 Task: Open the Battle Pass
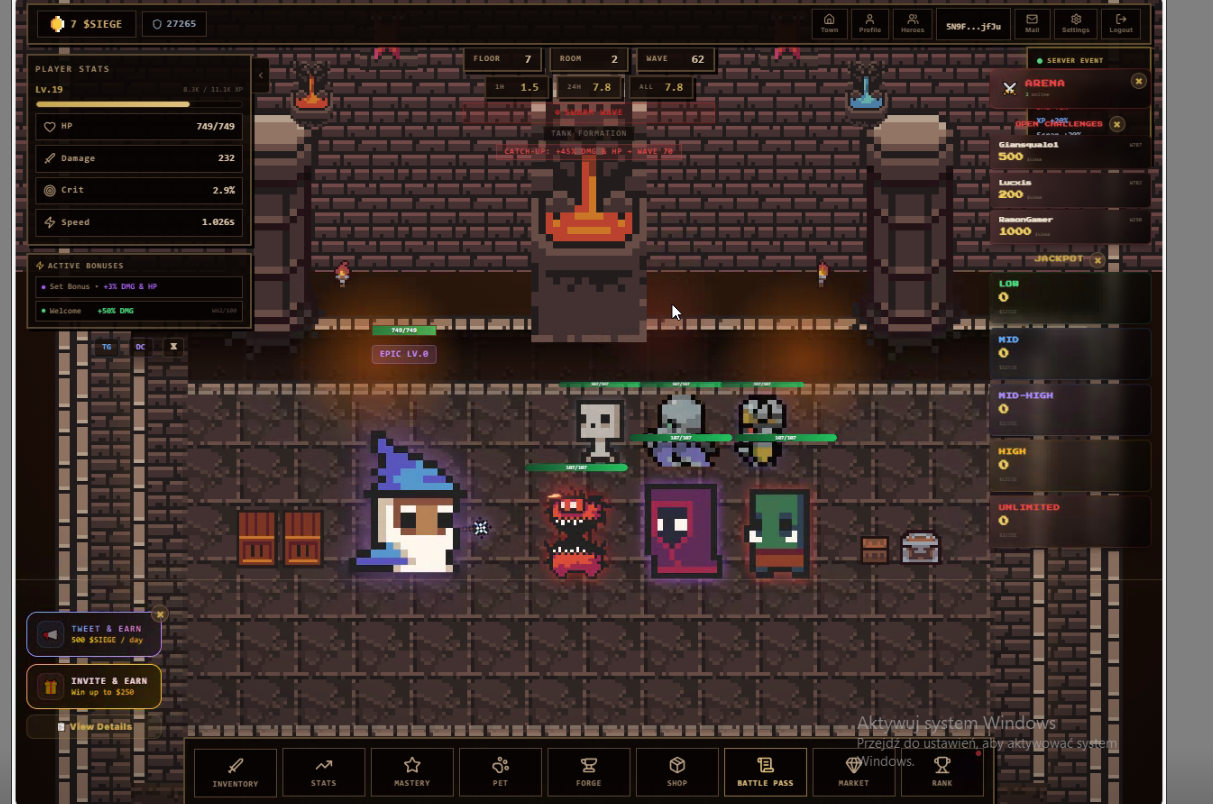coord(765,772)
